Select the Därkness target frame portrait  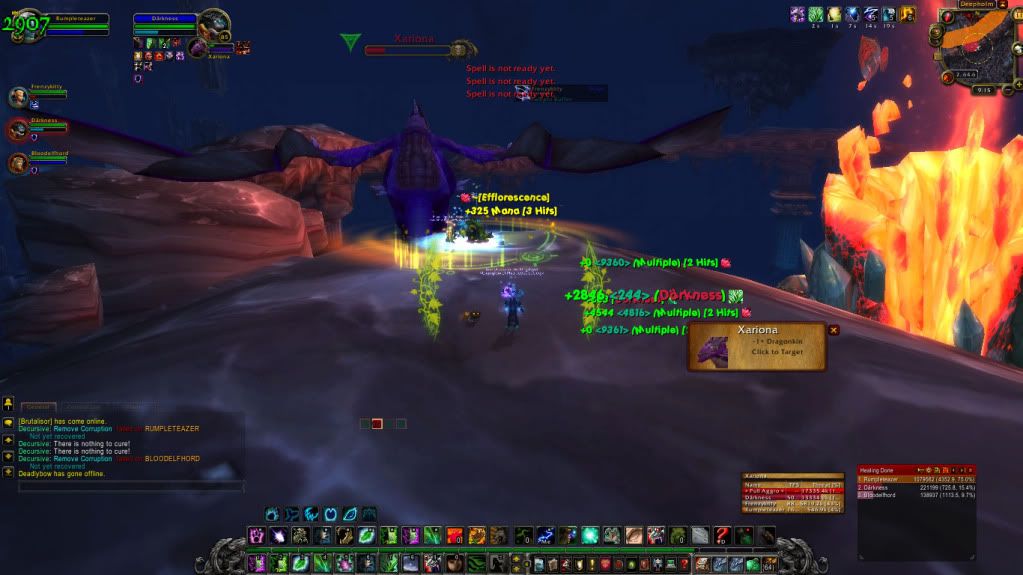tap(212, 24)
